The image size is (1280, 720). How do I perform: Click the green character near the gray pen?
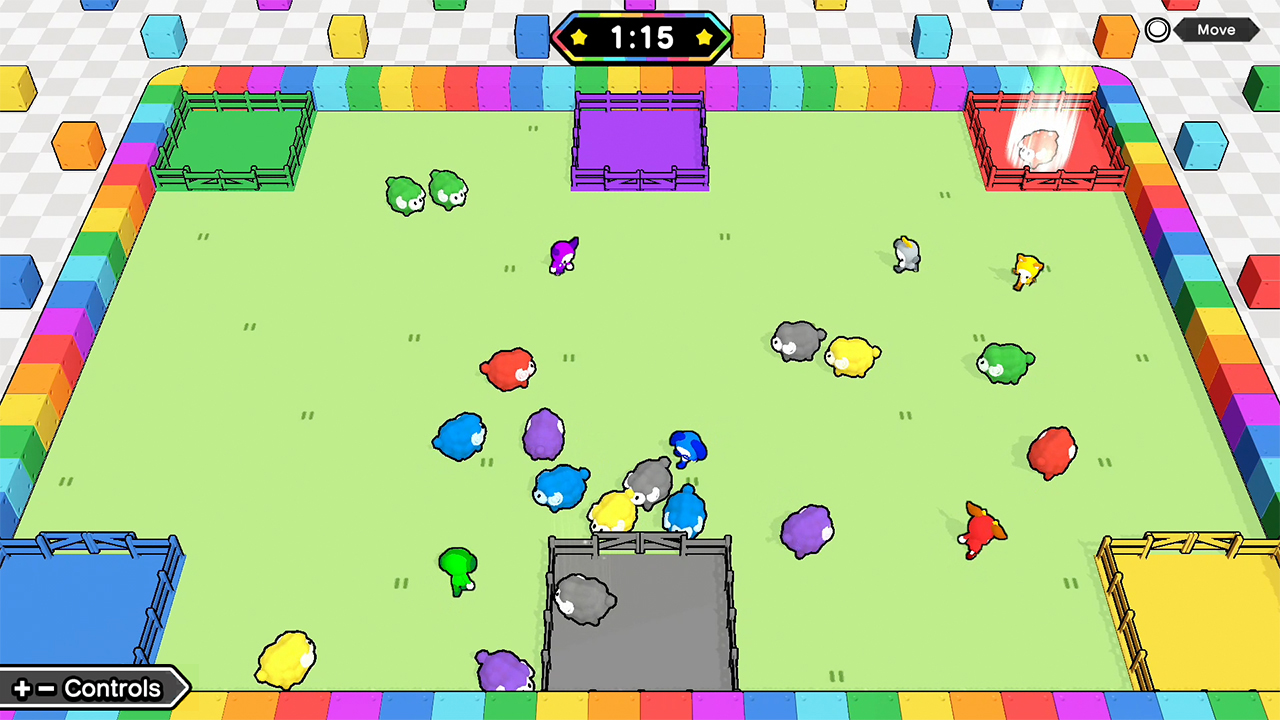[458, 570]
